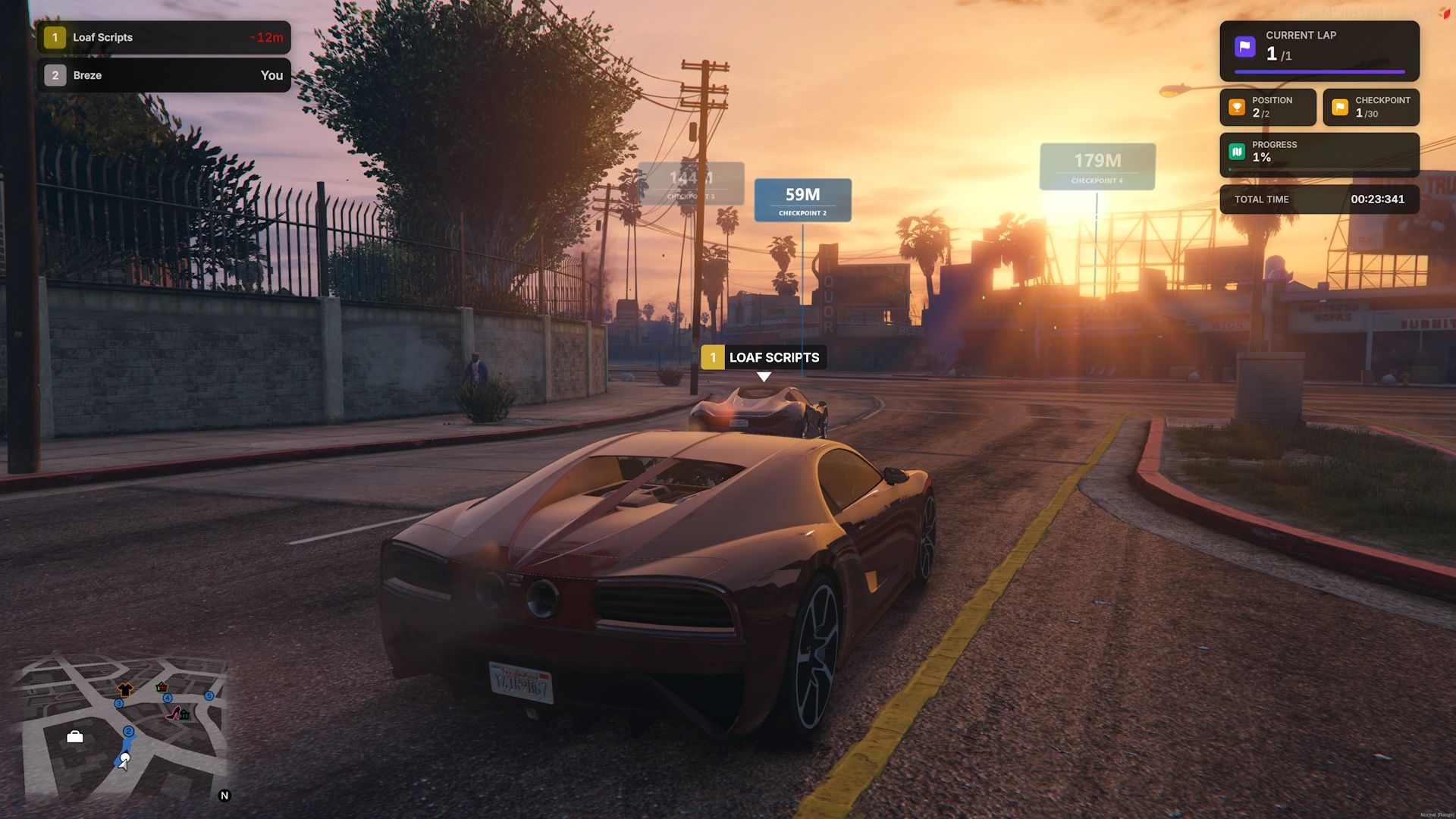This screenshot has height=819, width=1456.
Task: Select the 59M Checkpoint 2 marker
Action: point(802,200)
